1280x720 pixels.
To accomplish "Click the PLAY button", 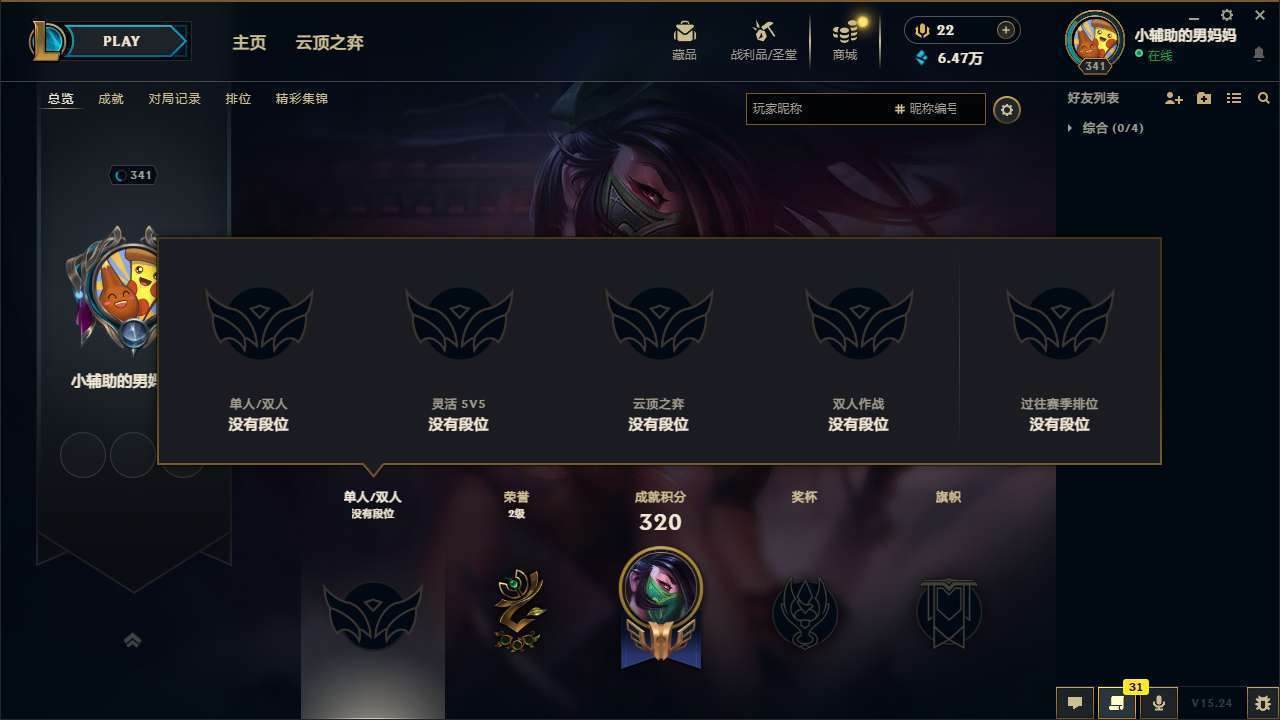I will click(121, 41).
